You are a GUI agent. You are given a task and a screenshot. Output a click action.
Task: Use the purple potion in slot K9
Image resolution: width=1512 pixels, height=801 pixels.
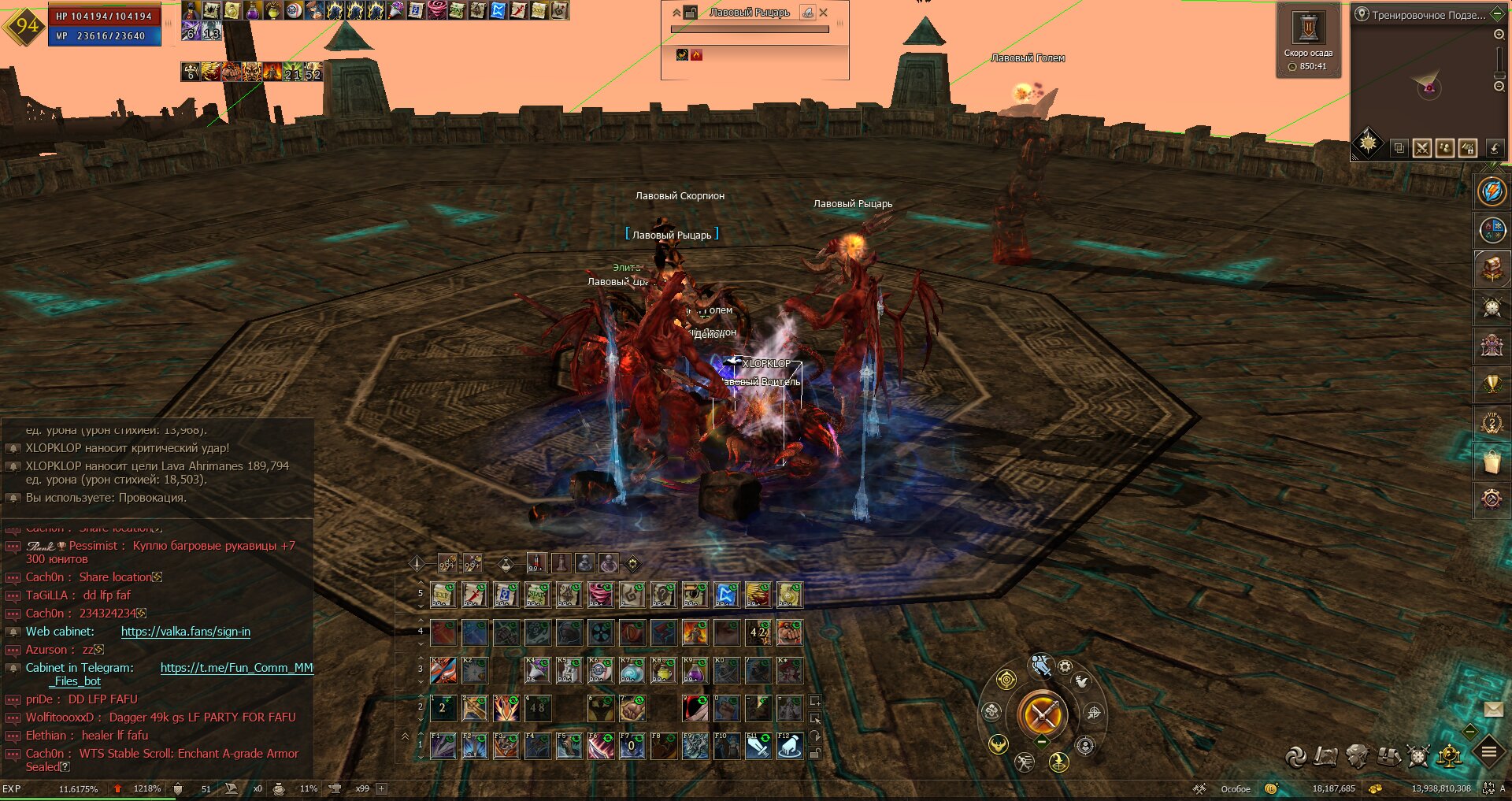695,670
